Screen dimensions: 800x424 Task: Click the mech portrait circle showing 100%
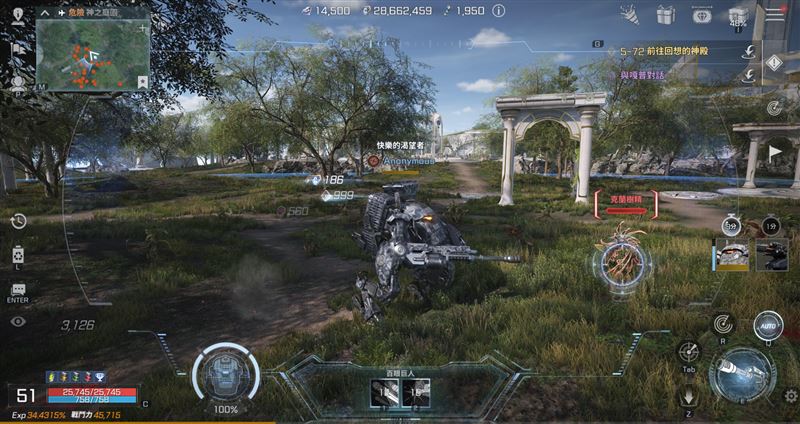[x=225, y=373]
